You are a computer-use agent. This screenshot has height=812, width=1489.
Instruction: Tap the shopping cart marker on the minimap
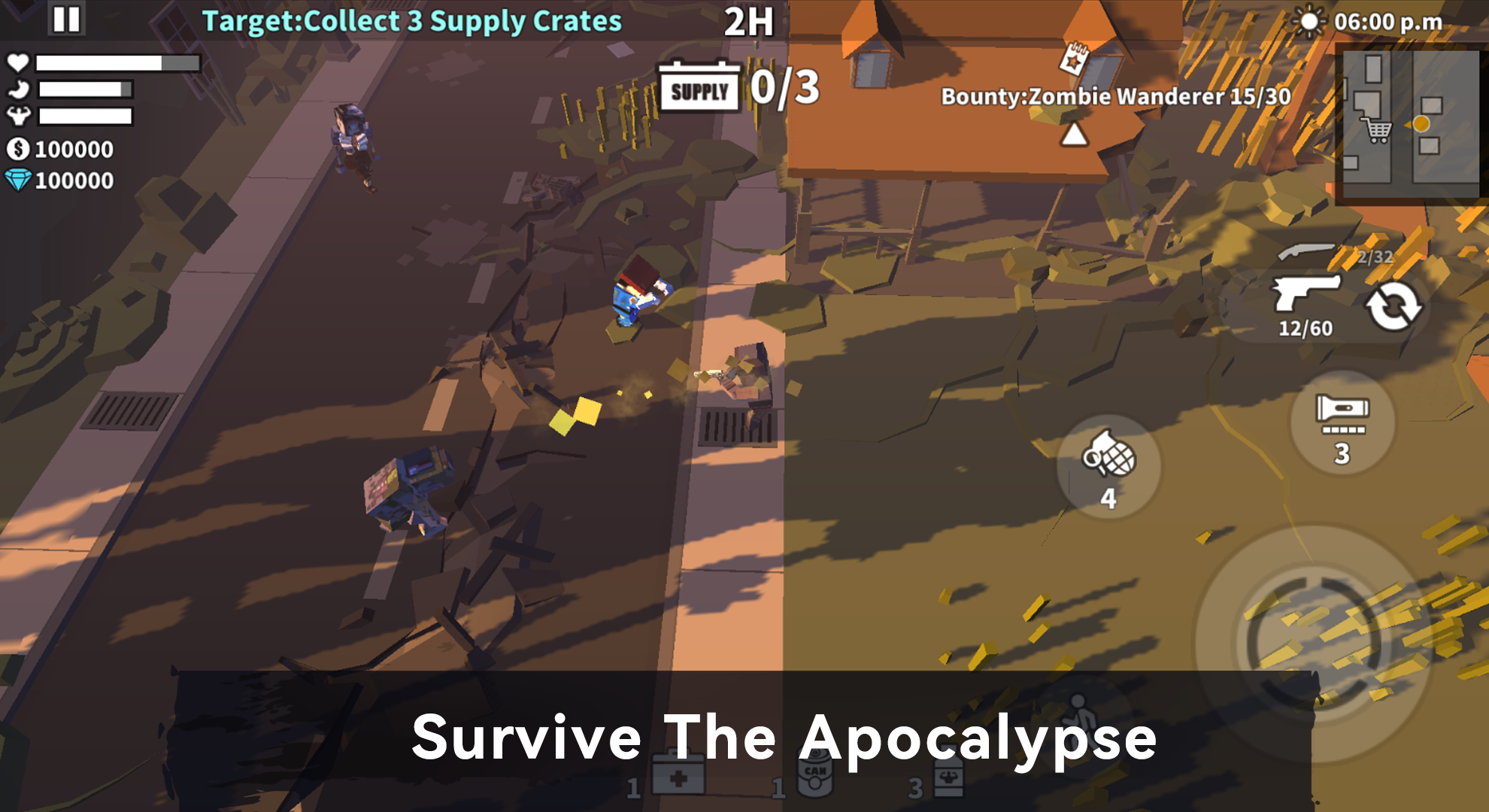(1378, 132)
